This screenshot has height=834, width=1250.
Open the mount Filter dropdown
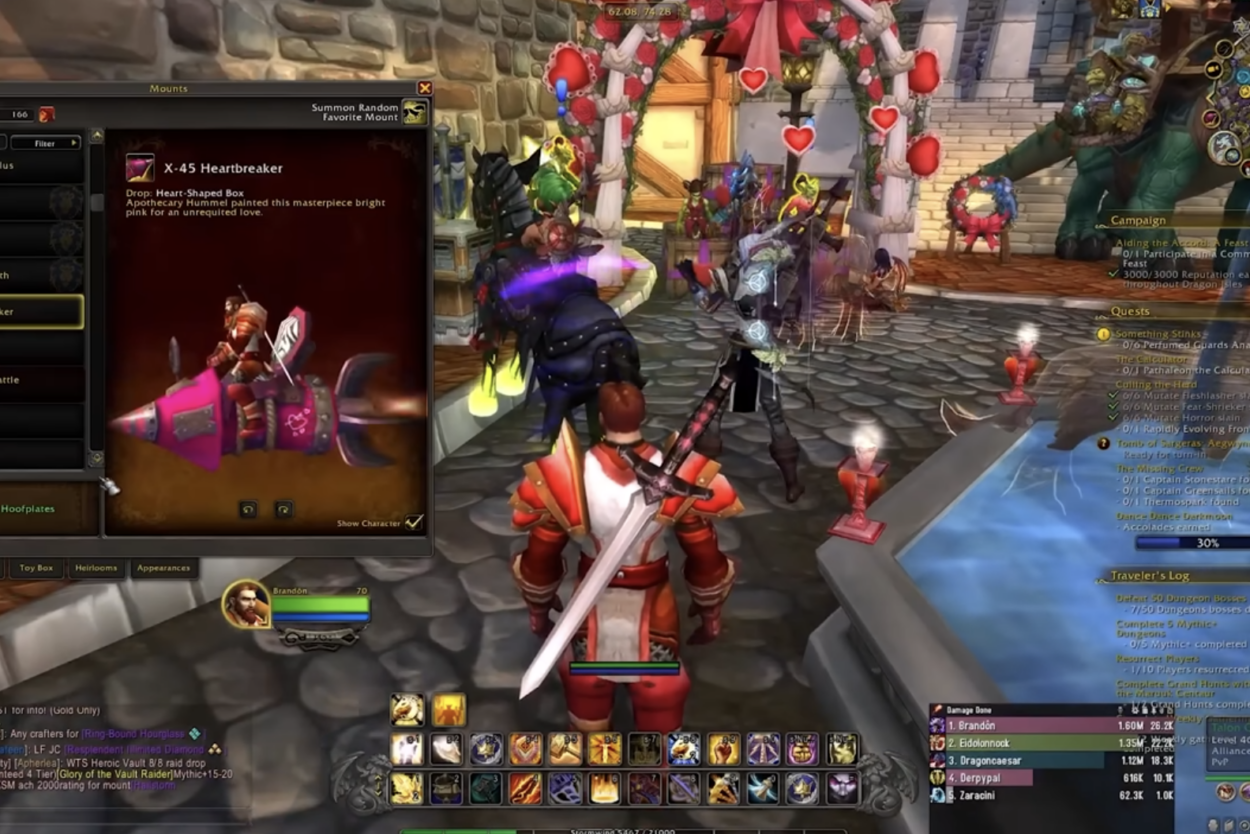pyautogui.click(x=45, y=143)
